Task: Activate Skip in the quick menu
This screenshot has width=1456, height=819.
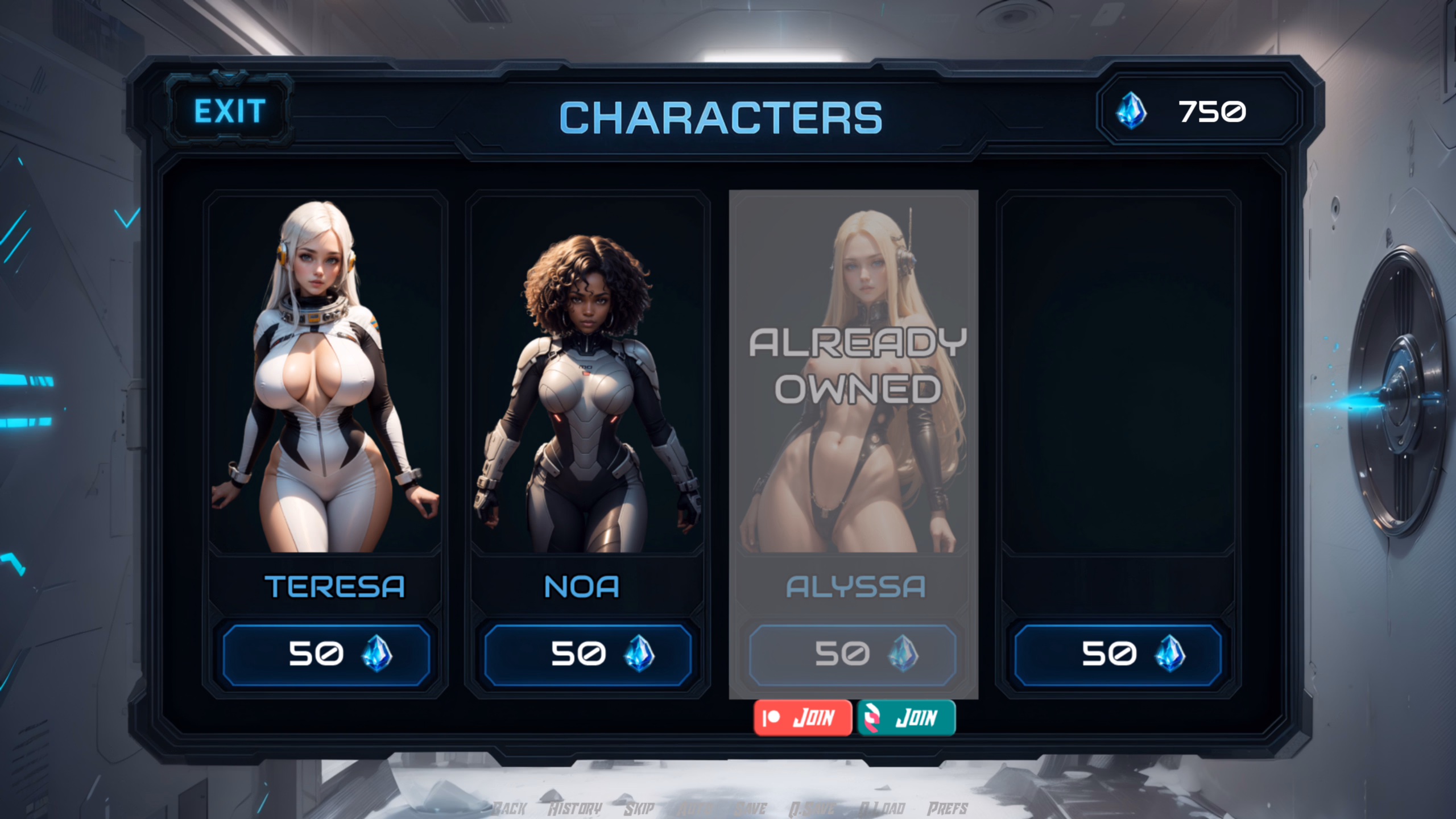Action: coord(639,808)
